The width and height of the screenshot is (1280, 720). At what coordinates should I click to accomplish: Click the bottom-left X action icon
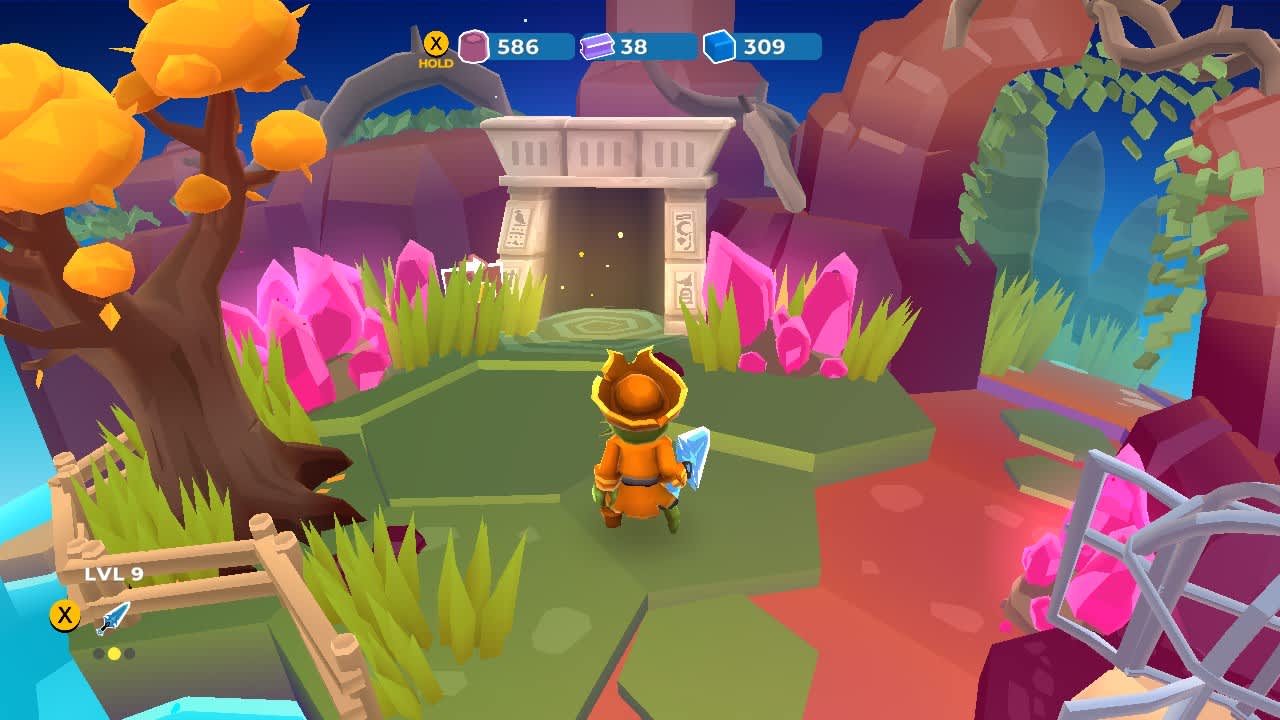tap(64, 614)
